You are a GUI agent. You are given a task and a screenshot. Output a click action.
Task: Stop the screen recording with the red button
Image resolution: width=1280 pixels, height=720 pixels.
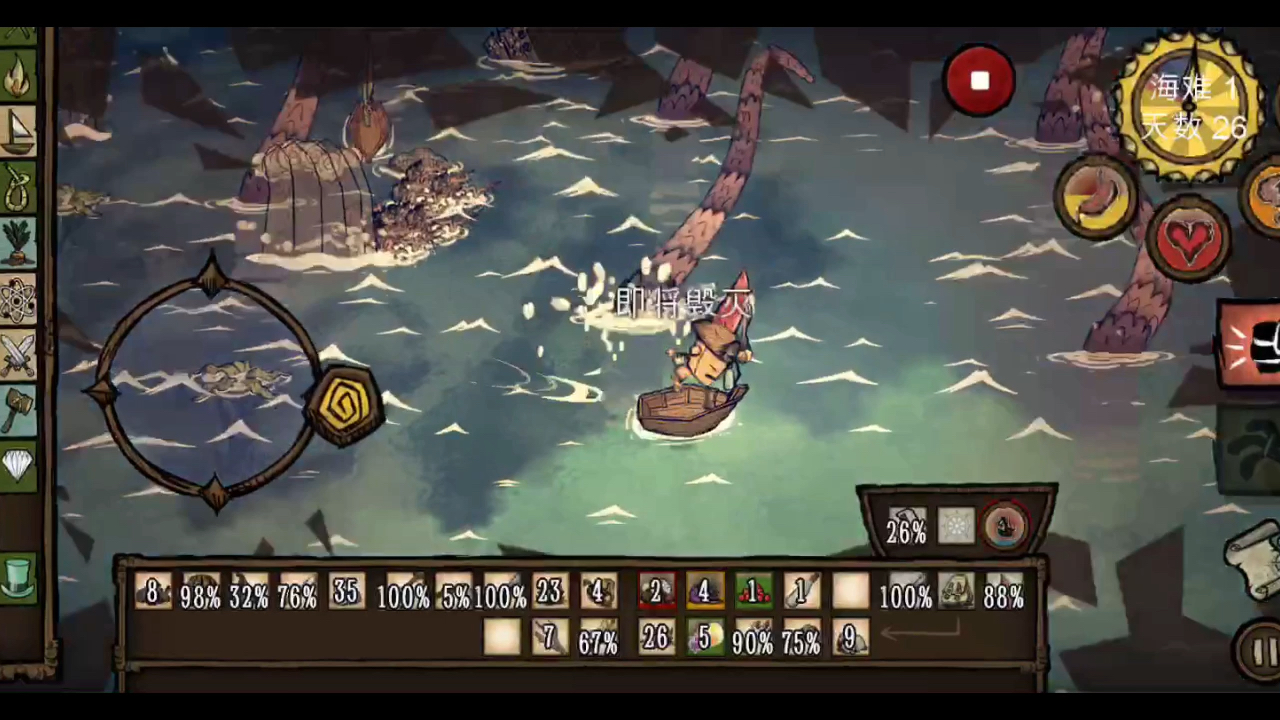tap(979, 81)
